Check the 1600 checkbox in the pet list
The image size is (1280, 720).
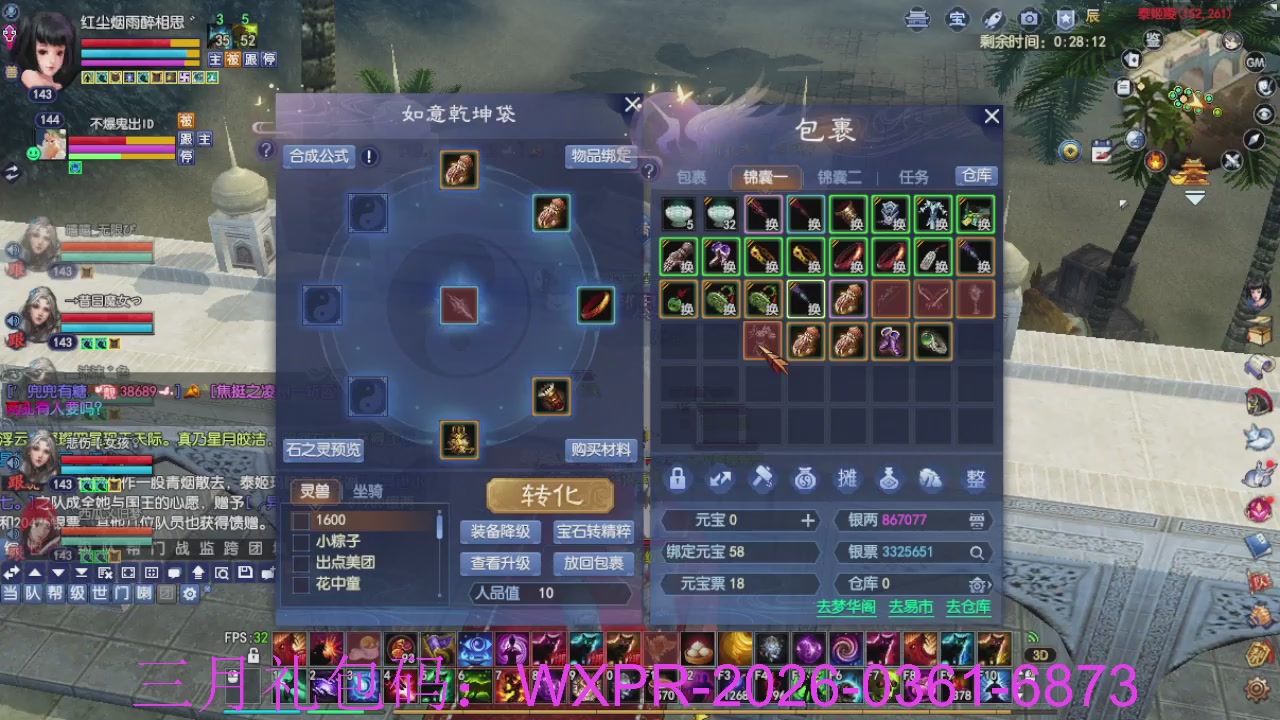click(300, 520)
